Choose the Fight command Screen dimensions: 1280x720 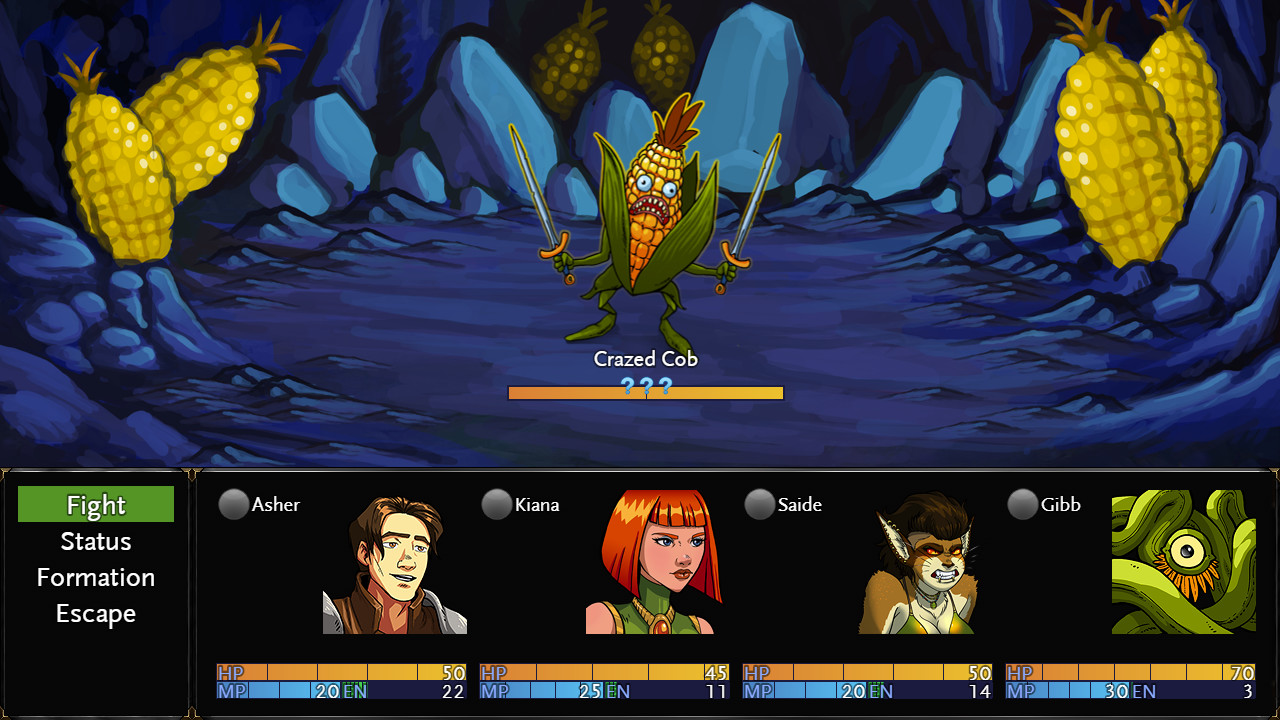[x=95, y=505]
